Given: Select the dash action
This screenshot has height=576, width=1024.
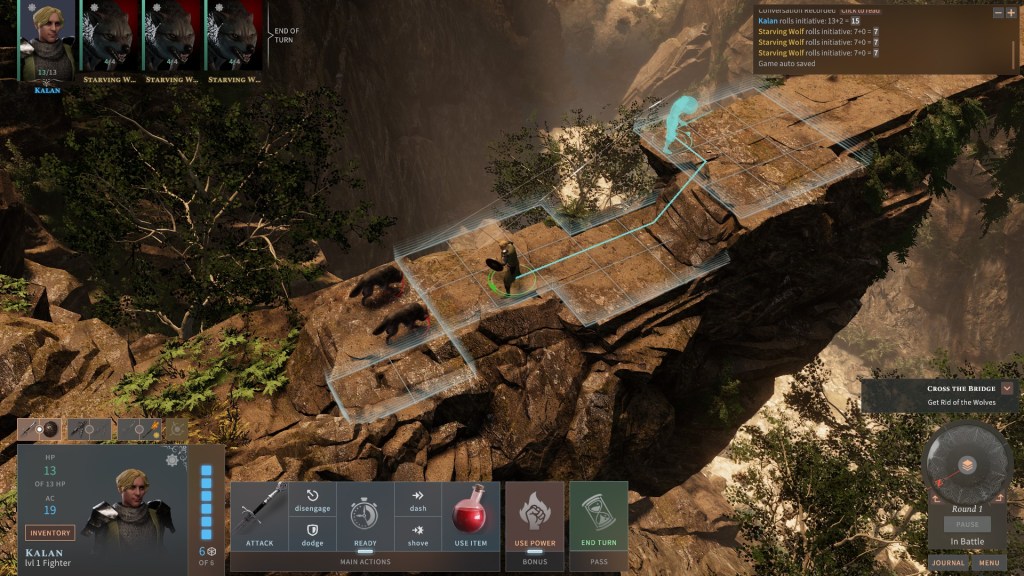Looking at the screenshot, I should 417,501.
